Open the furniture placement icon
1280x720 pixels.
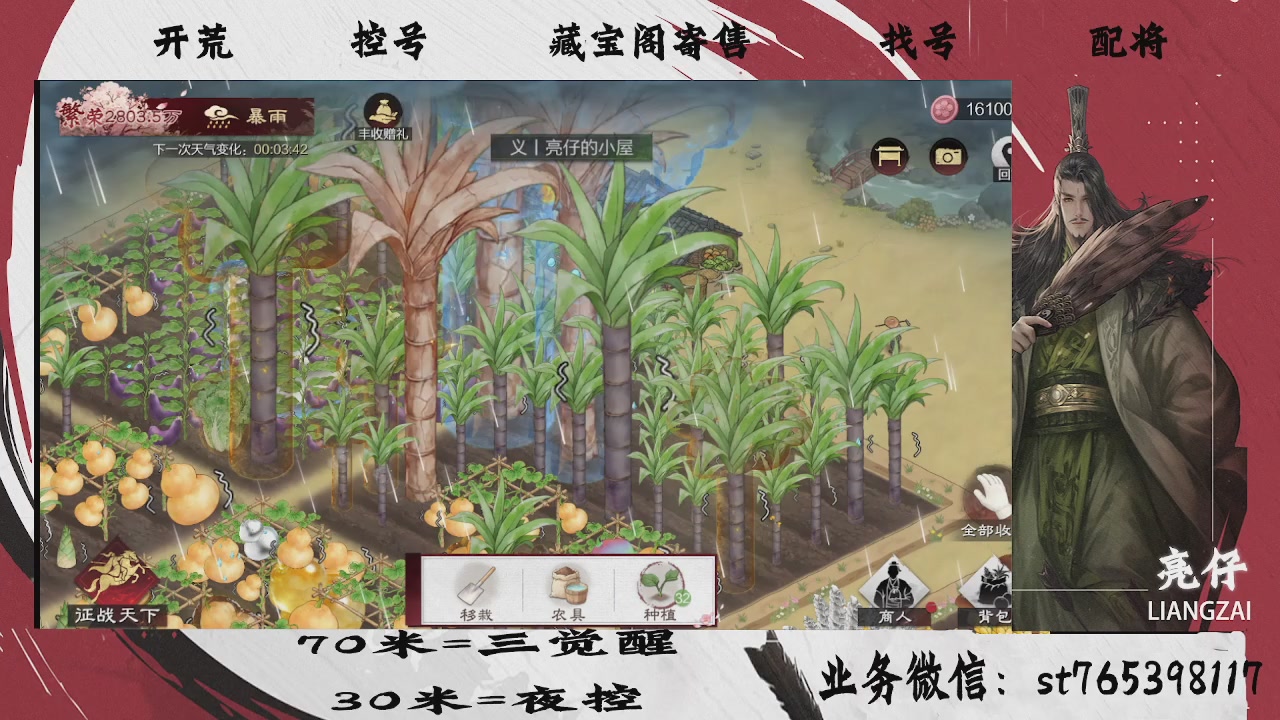coord(888,157)
